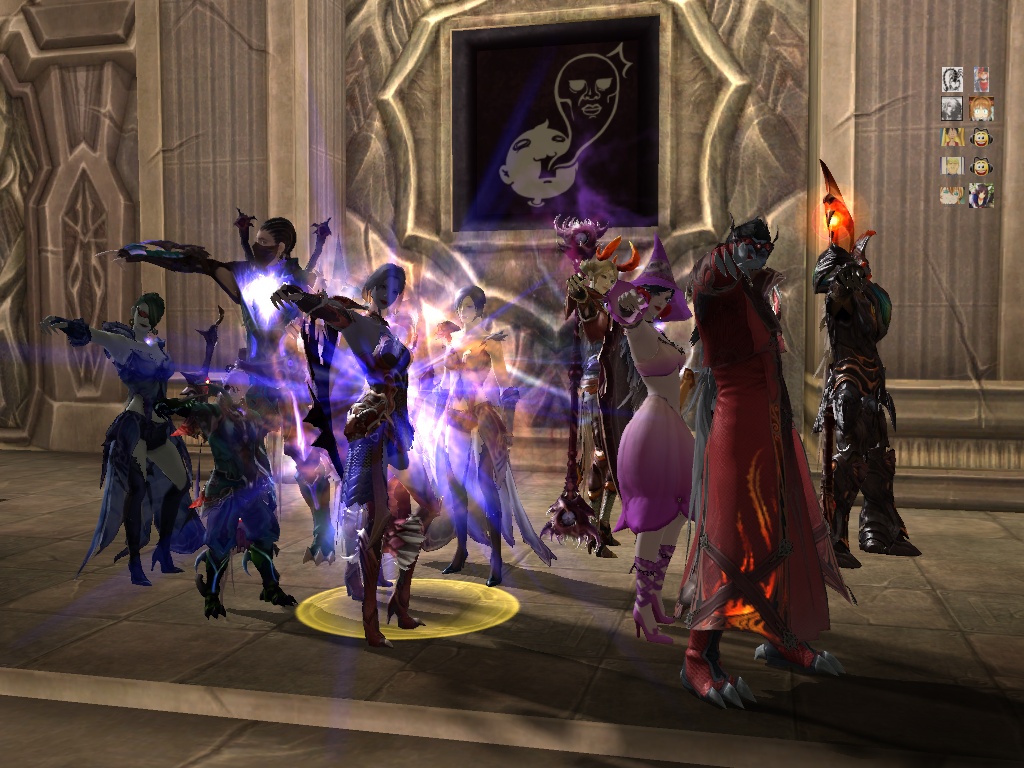Open the orange-haired teal-eyed anime face avatar
The height and width of the screenshot is (768, 1024).
[x=952, y=194]
